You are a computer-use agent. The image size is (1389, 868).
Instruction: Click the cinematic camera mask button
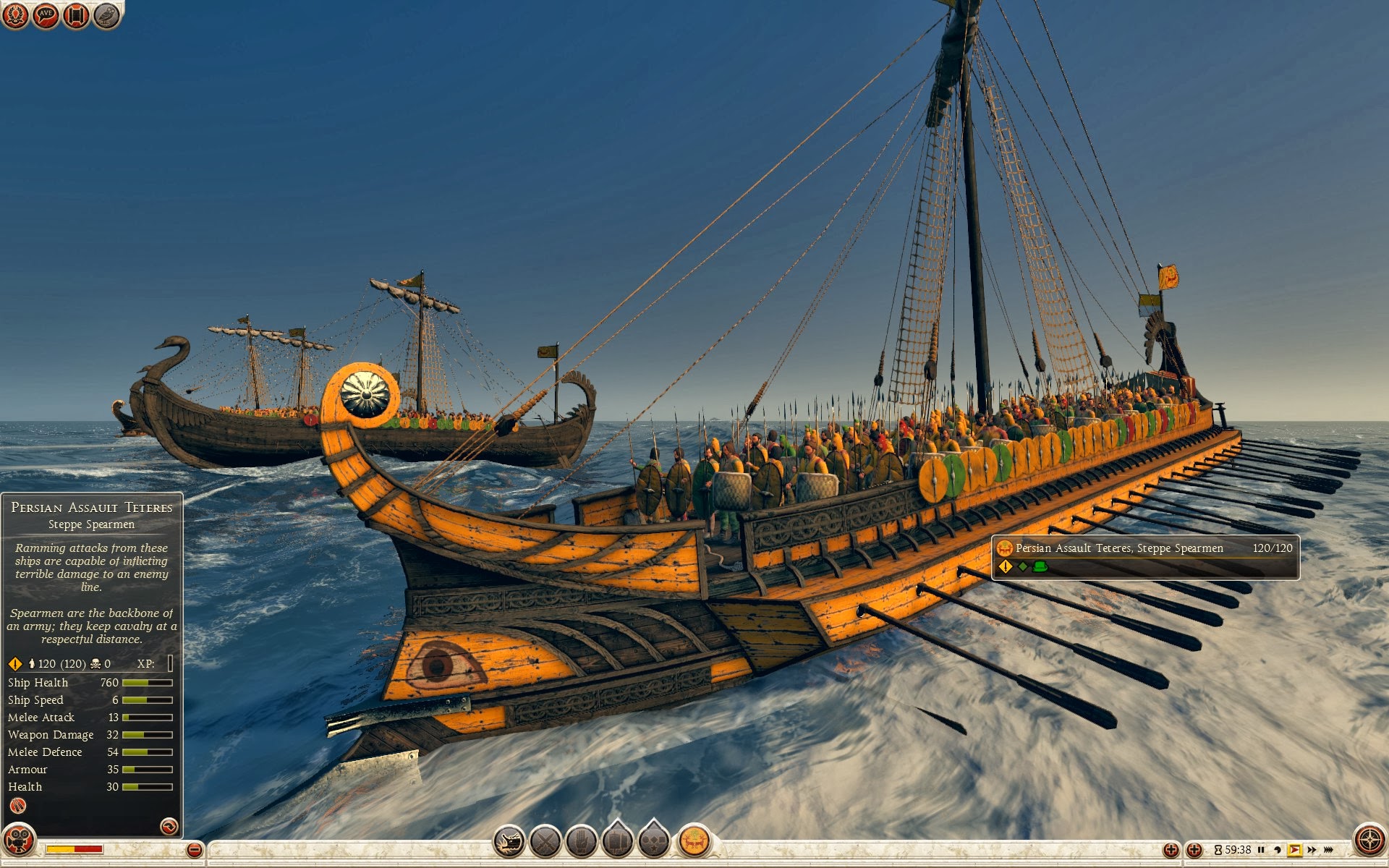point(18,841)
